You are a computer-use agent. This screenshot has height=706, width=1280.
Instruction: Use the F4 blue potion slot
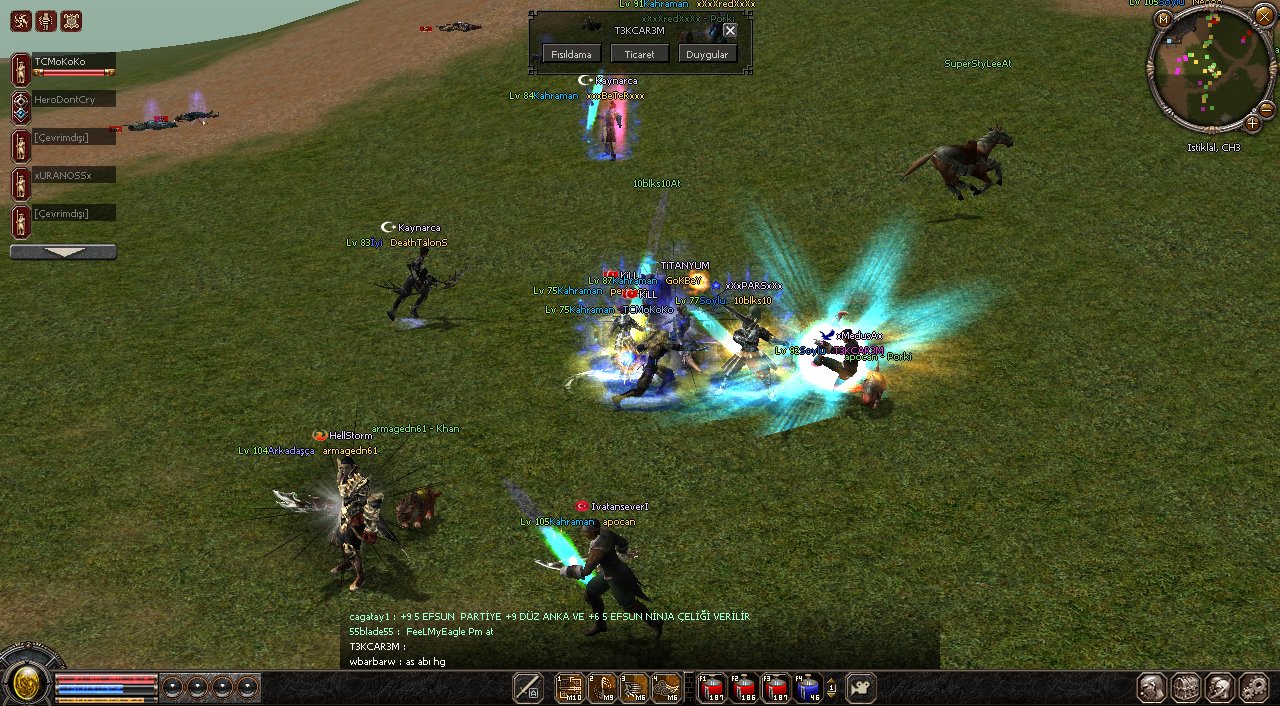point(806,687)
